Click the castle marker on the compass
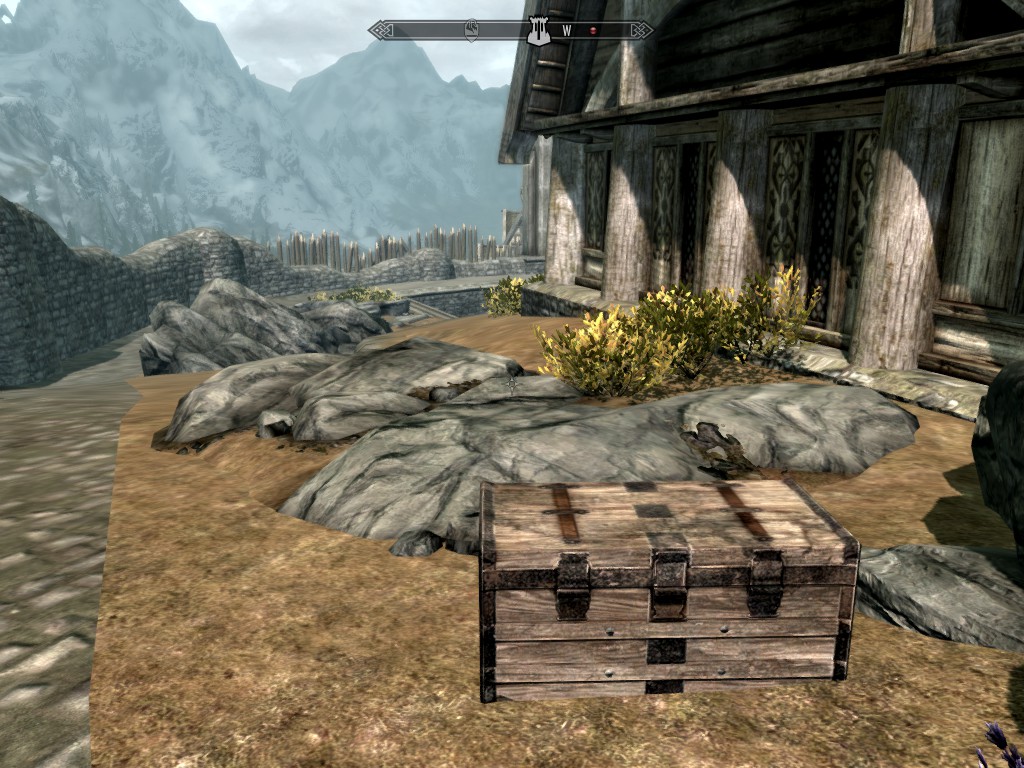The image size is (1024, 768). coord(539,30)
